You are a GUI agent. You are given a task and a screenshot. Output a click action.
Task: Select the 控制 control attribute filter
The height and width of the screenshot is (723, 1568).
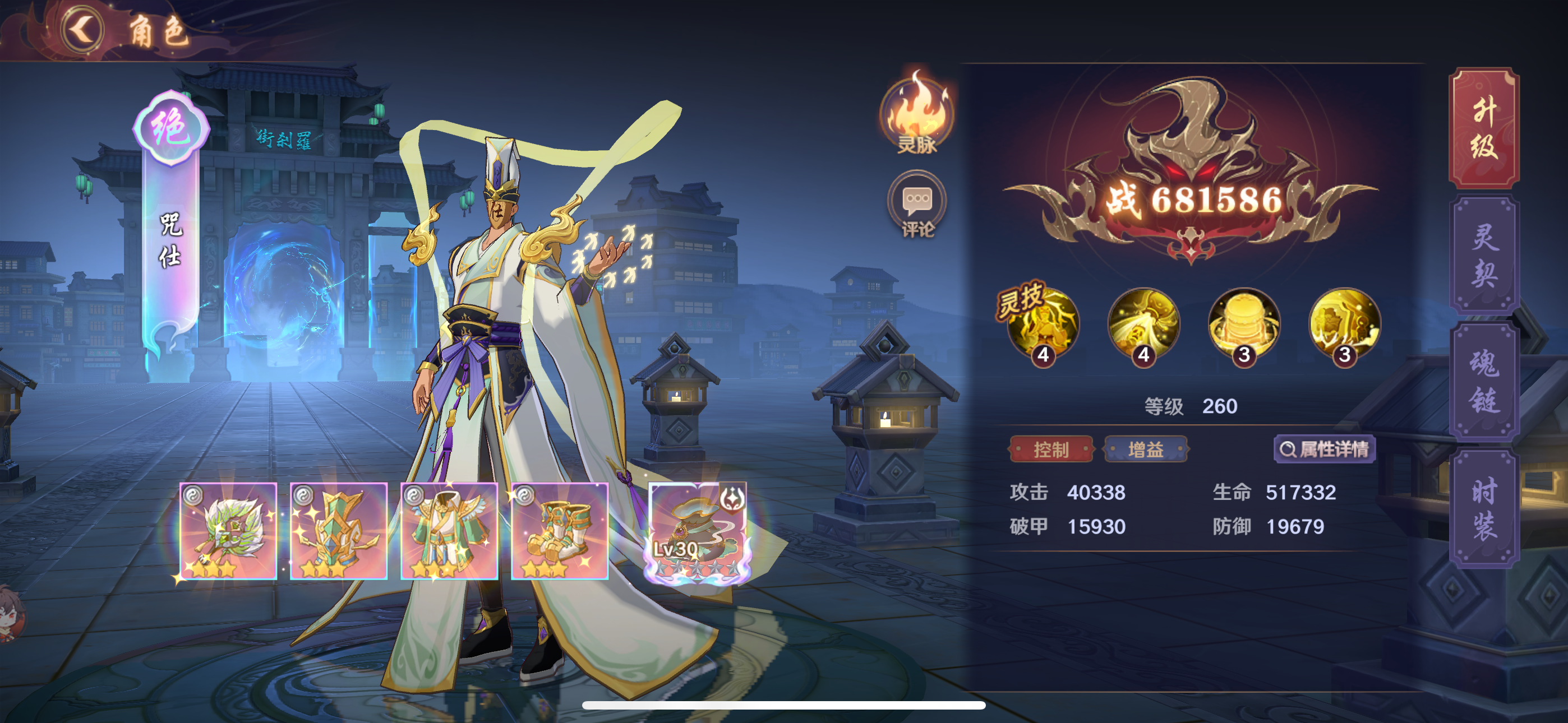(1052, 451)
